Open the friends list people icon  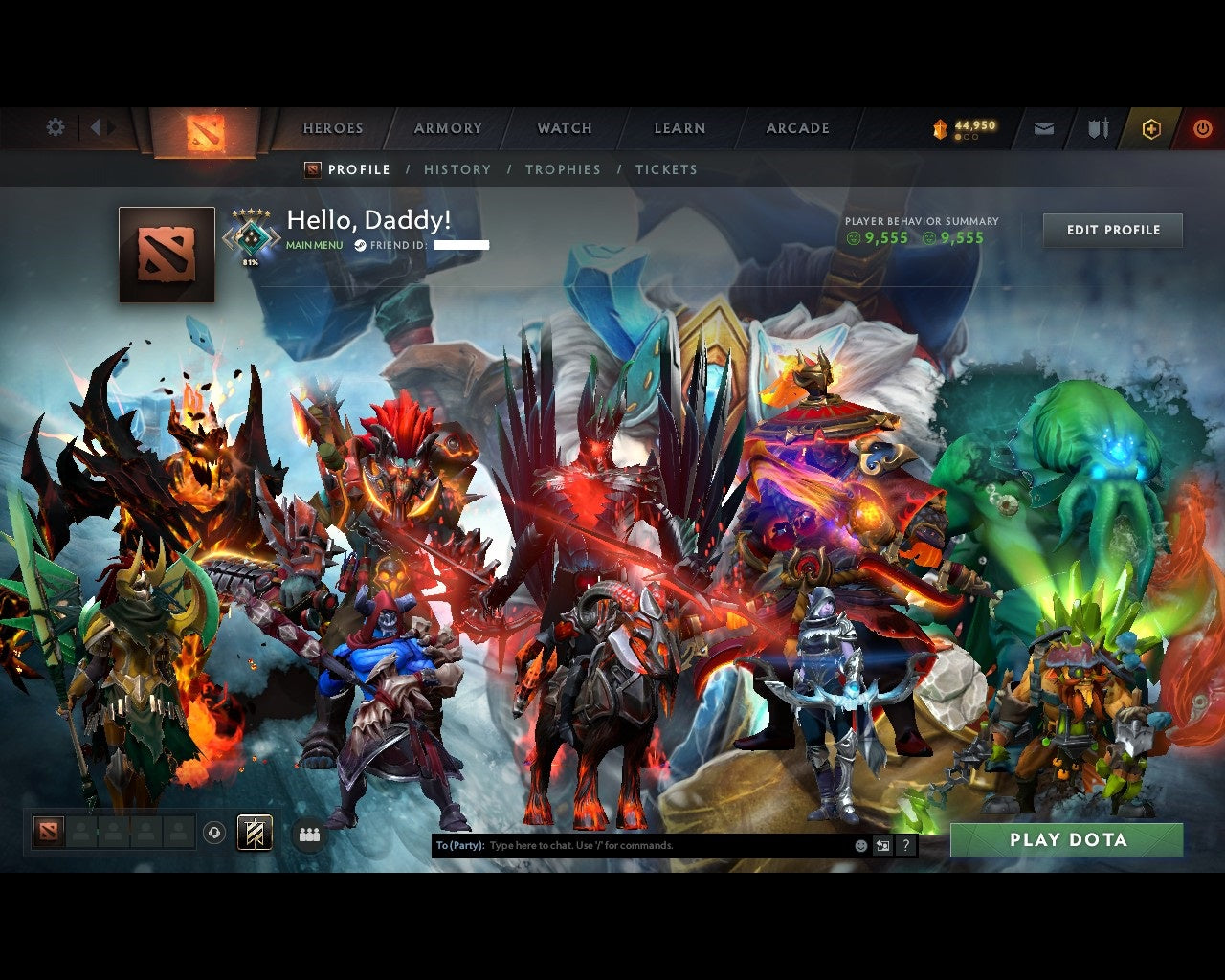[308, 834]
